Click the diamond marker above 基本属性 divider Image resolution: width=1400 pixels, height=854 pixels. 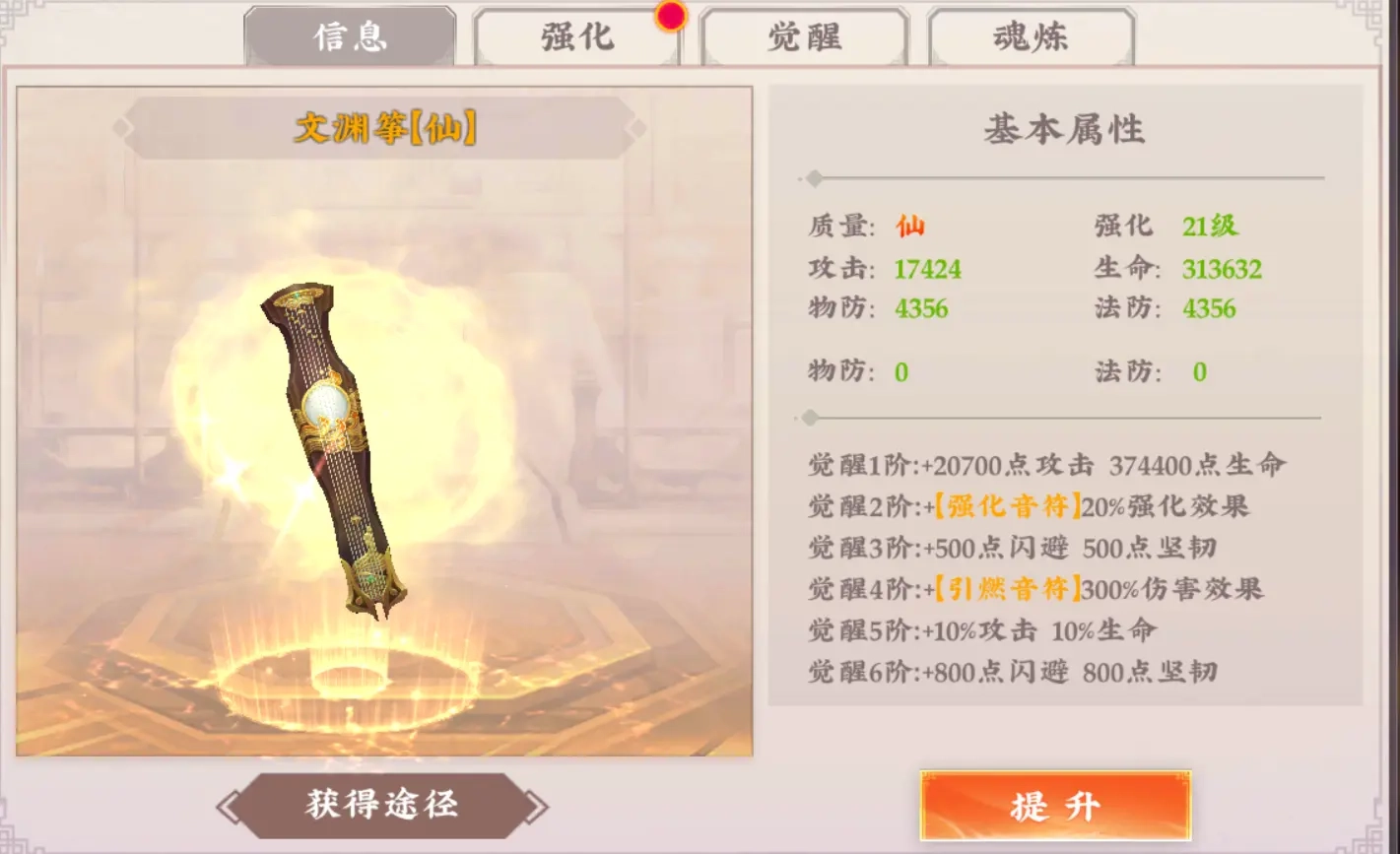coord(814,179)
